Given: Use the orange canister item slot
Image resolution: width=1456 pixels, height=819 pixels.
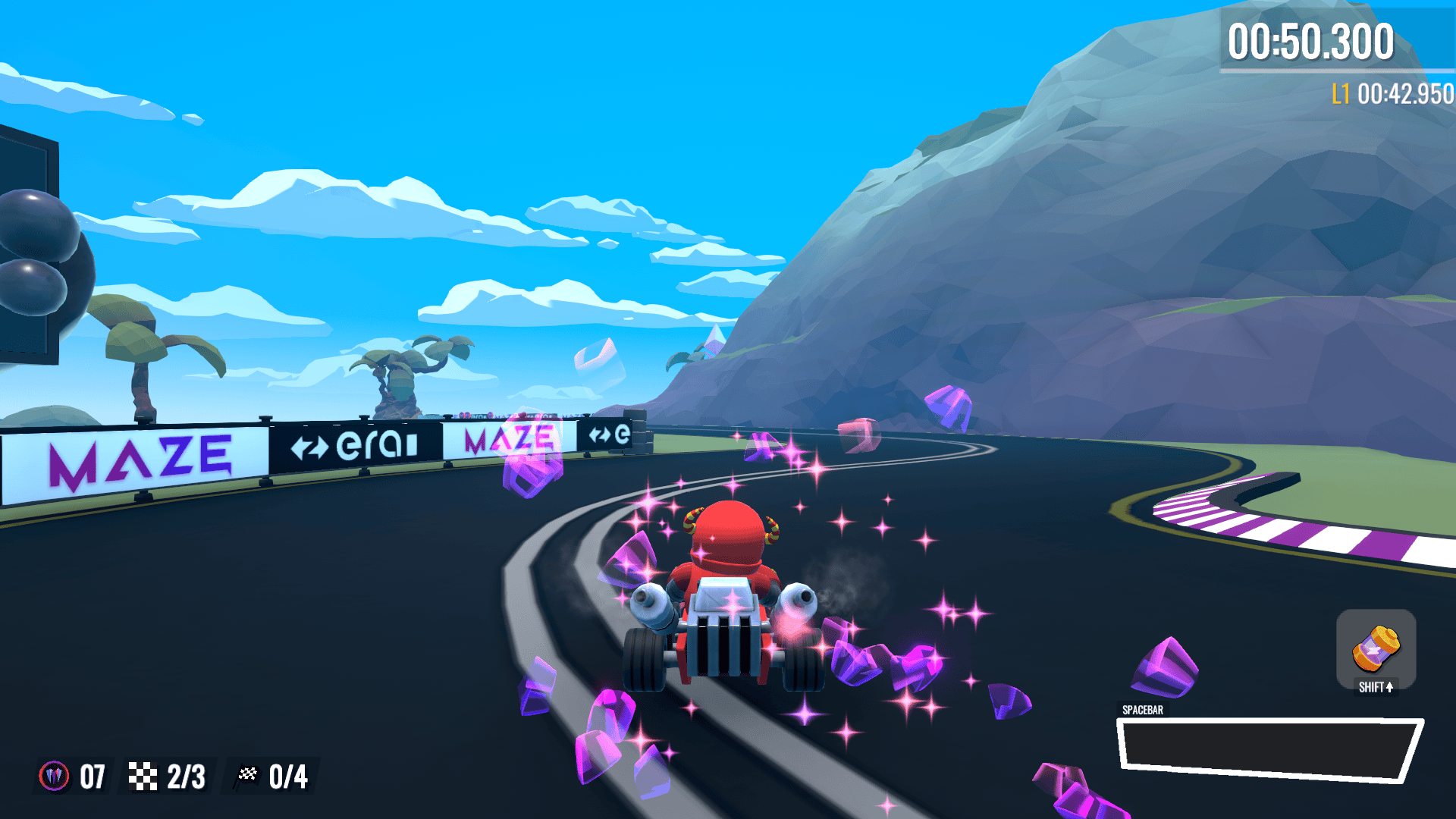Looking at the screenshot, I should pos(1376,649).
